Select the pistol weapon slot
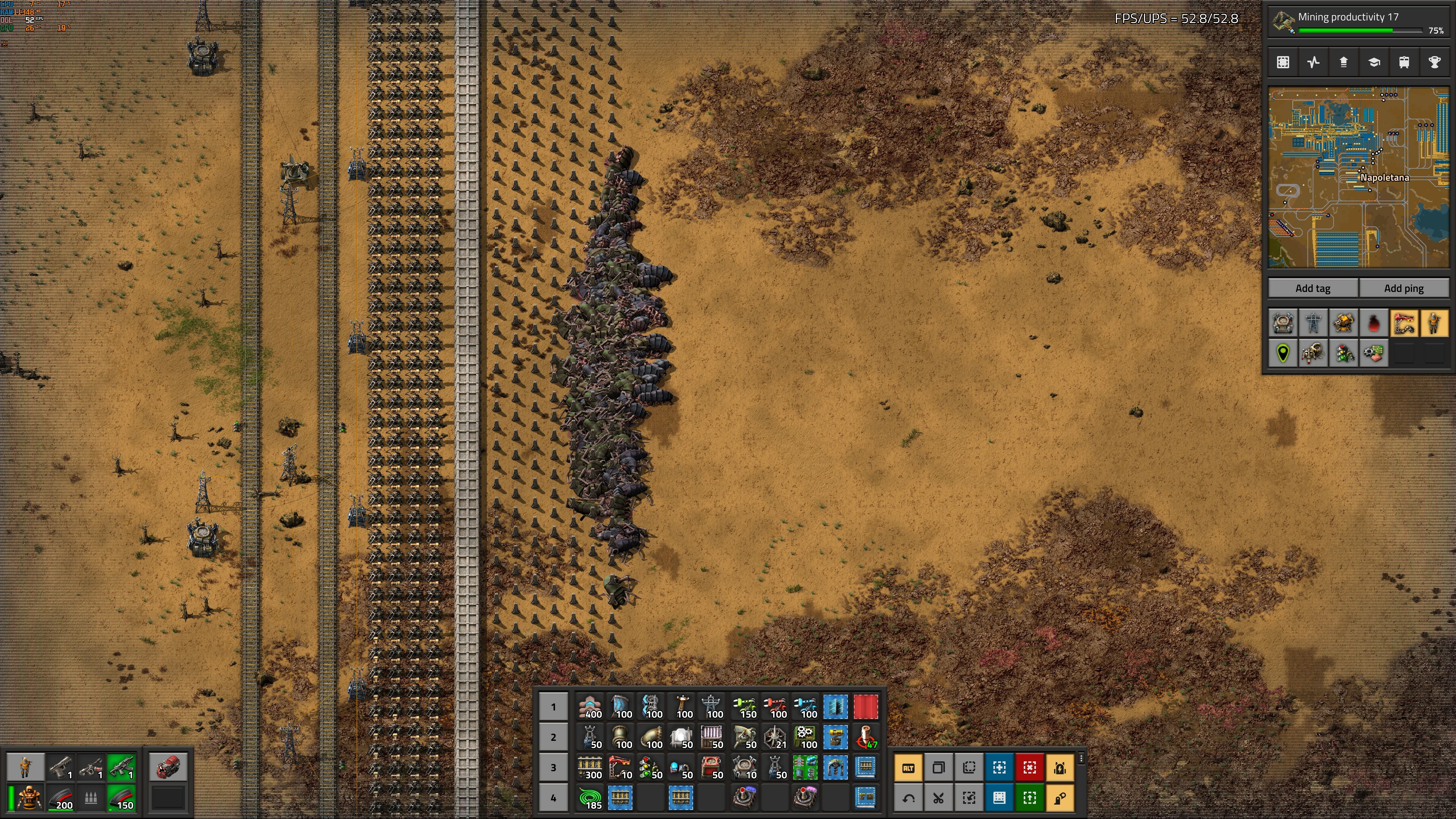The width and height of the screenshot is (1456, 819). pyautogui.click(x=61, y=767)
